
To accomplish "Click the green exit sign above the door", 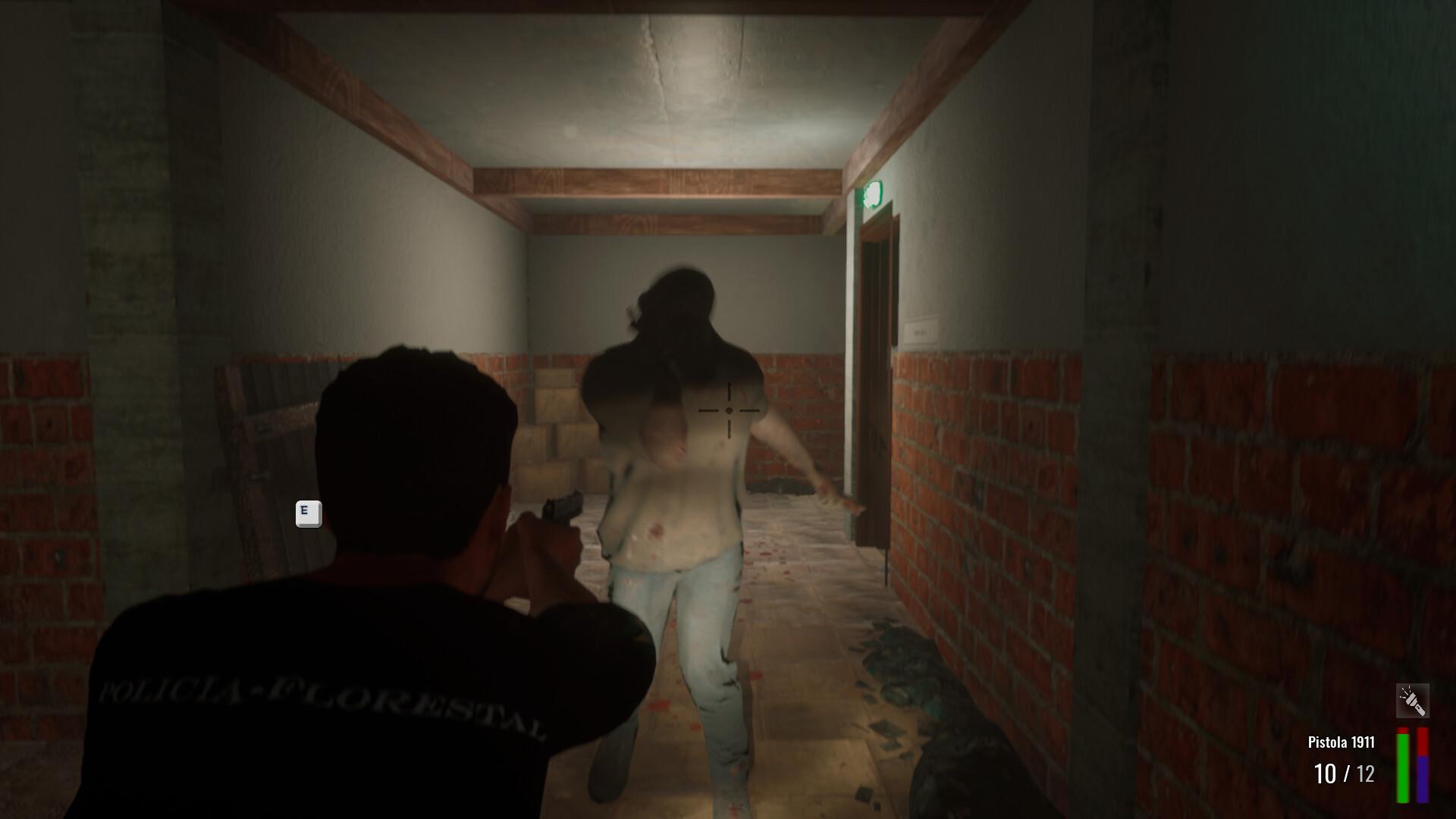I will tap(873, 196).
